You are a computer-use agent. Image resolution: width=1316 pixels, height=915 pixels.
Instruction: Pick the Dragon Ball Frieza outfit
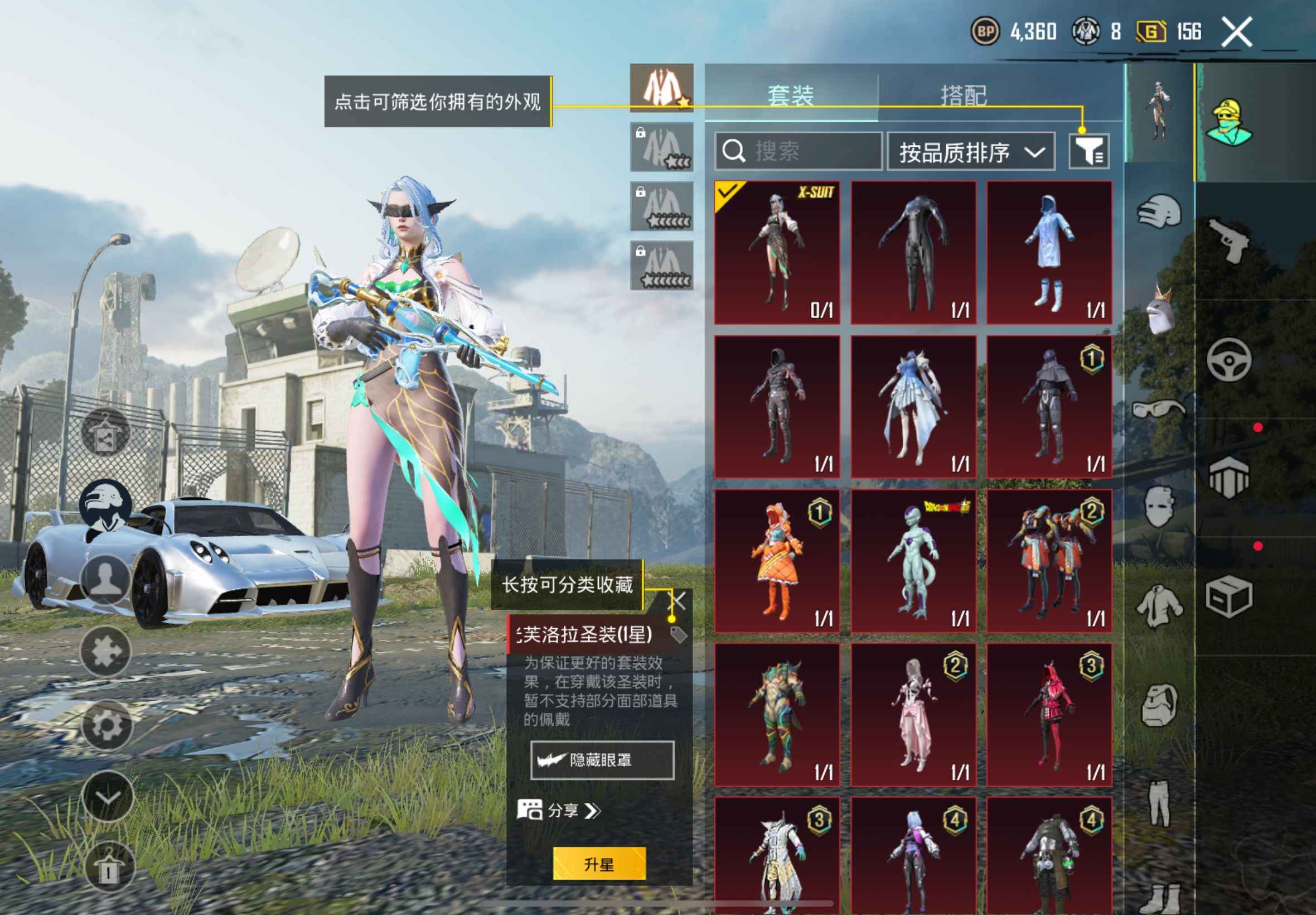(x=913, y=561)
